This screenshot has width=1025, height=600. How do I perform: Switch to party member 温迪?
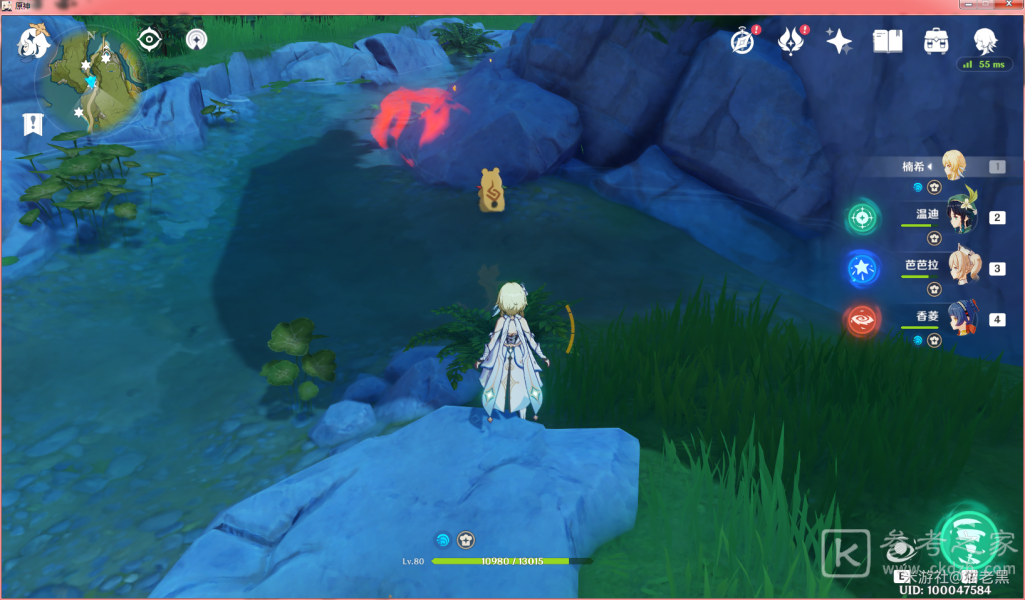962,214
